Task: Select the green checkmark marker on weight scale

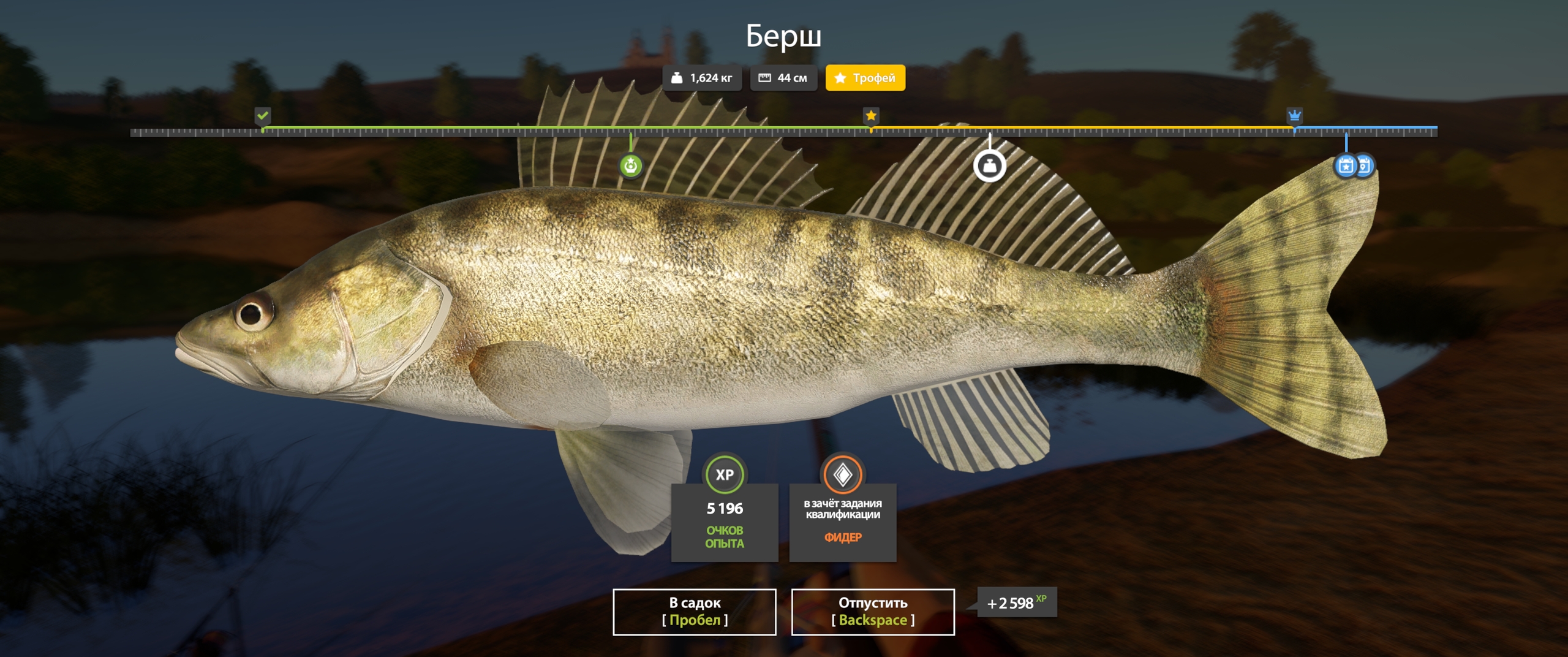Action: [263, 115]
